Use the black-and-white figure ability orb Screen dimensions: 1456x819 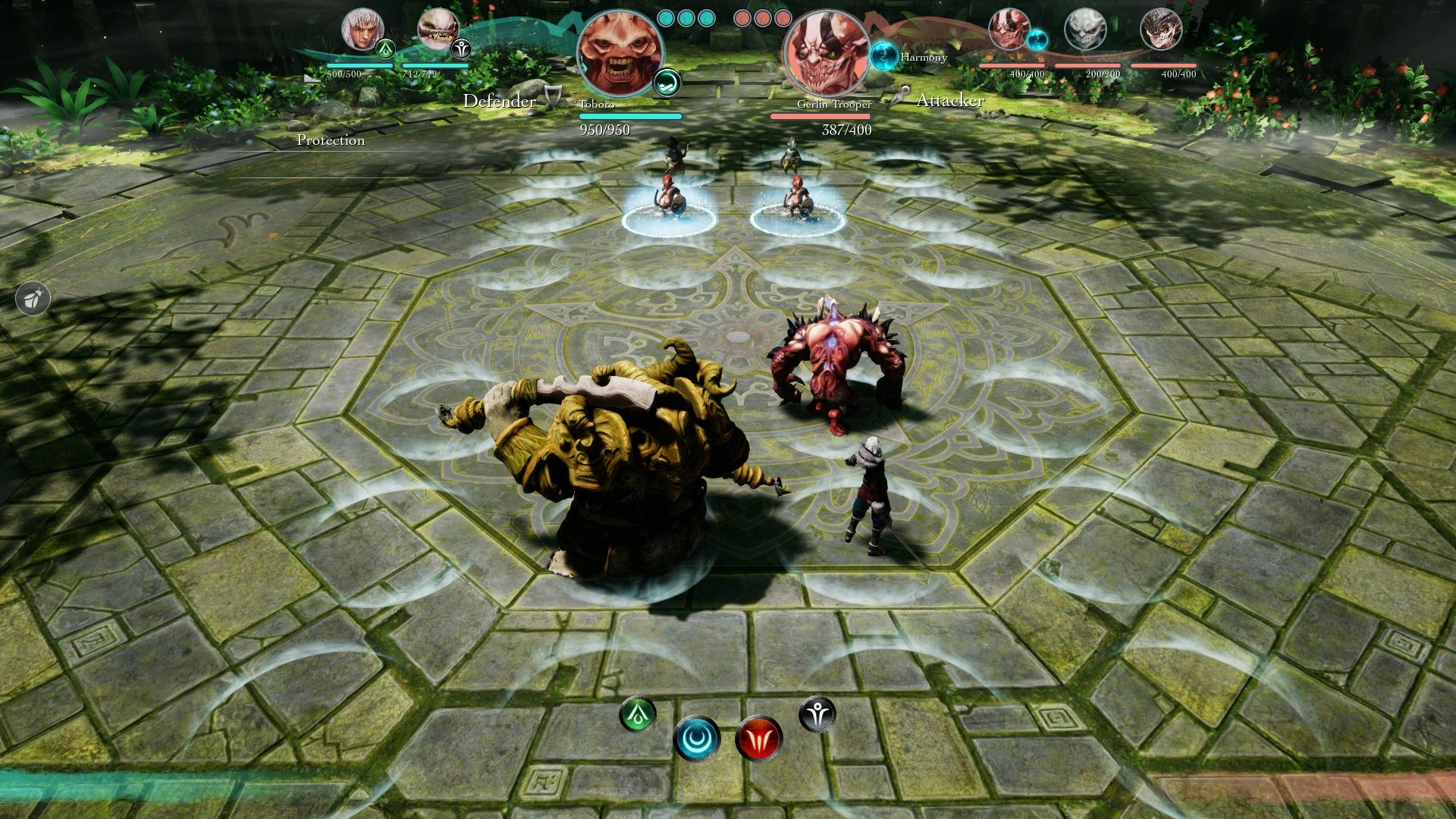pyautogui.click(x=817, y=714)
